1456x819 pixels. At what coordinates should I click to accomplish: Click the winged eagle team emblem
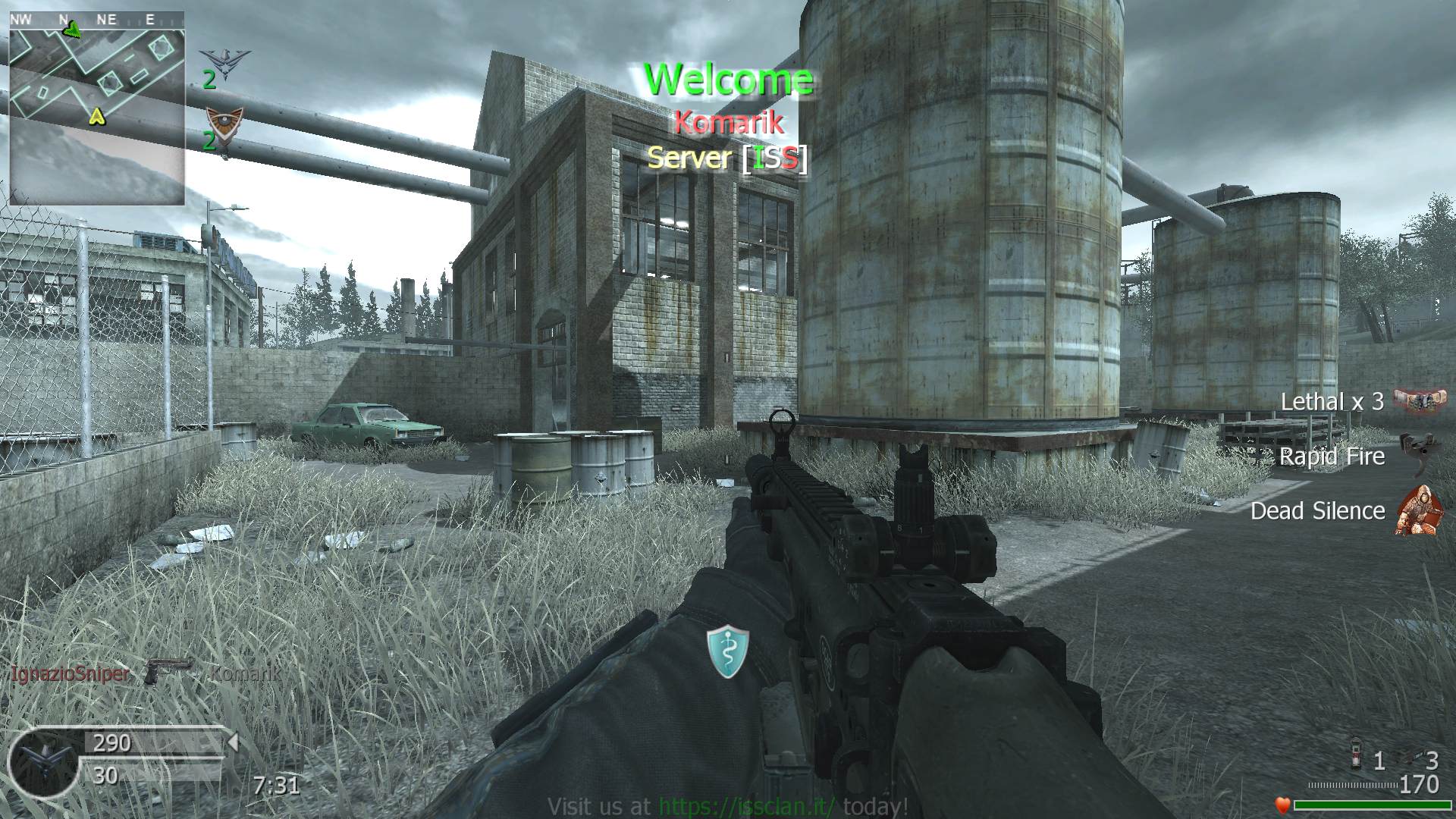[225, 60]
